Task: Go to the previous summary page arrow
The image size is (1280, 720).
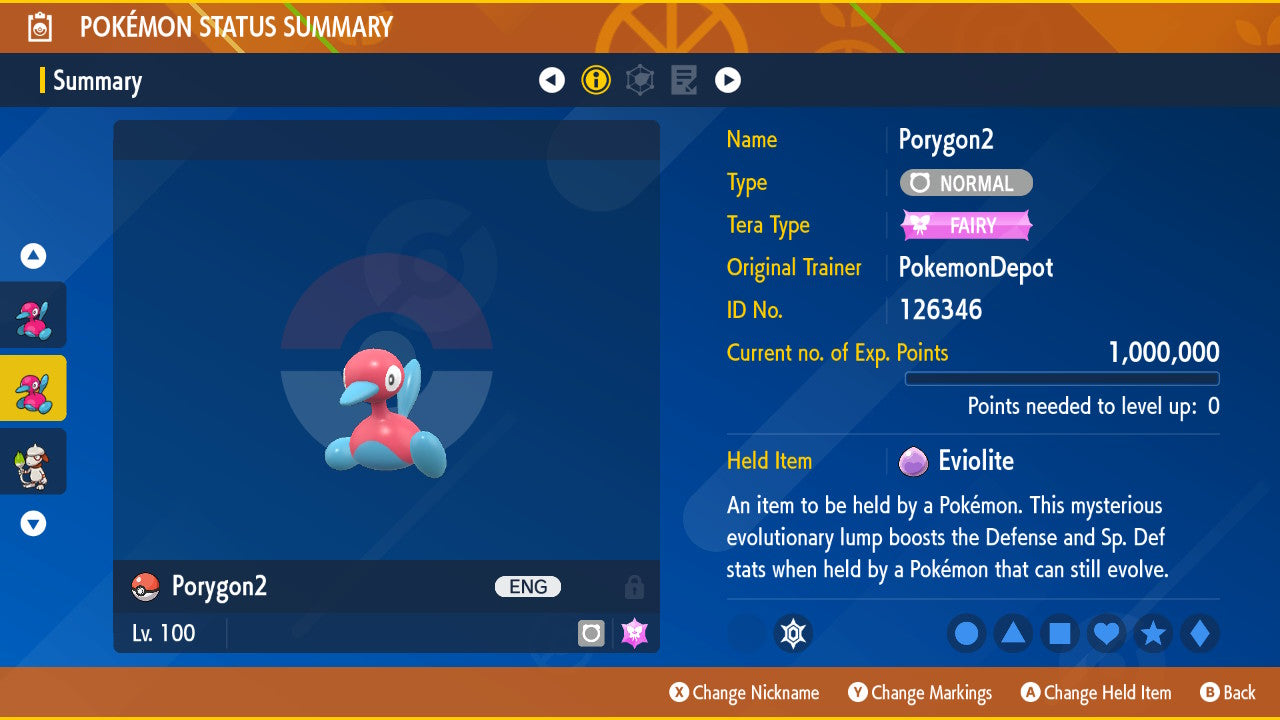Action: [x=552, y=80]
